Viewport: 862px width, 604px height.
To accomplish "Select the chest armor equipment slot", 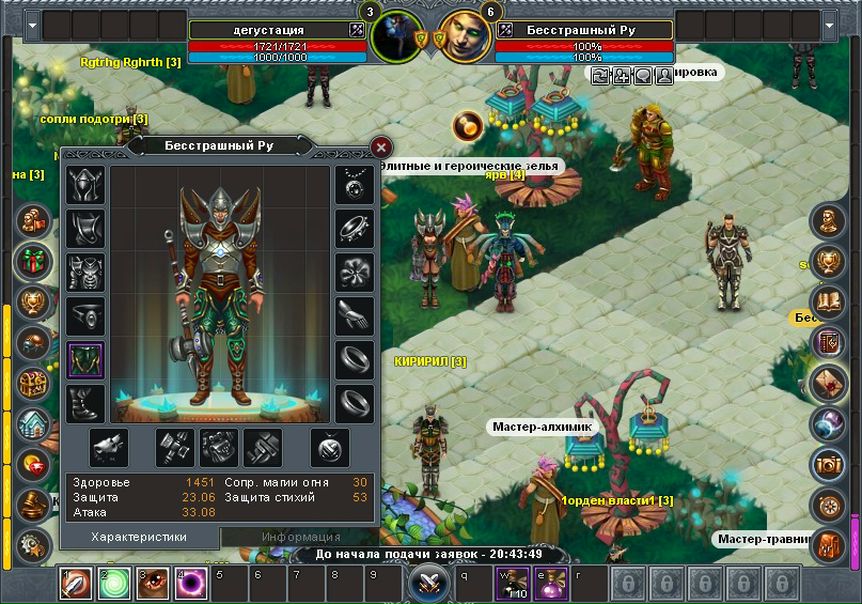I will pos(85,273).
